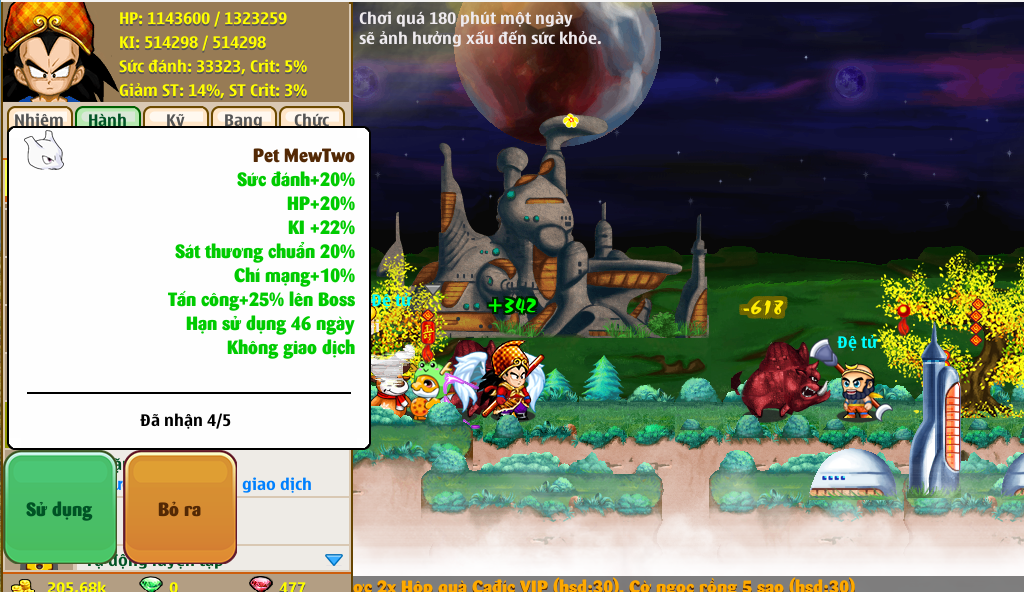Viewport: 1024px width, 592px height.
Task: Click the orange Bỏ ra button
Action: tap(180, 508)
